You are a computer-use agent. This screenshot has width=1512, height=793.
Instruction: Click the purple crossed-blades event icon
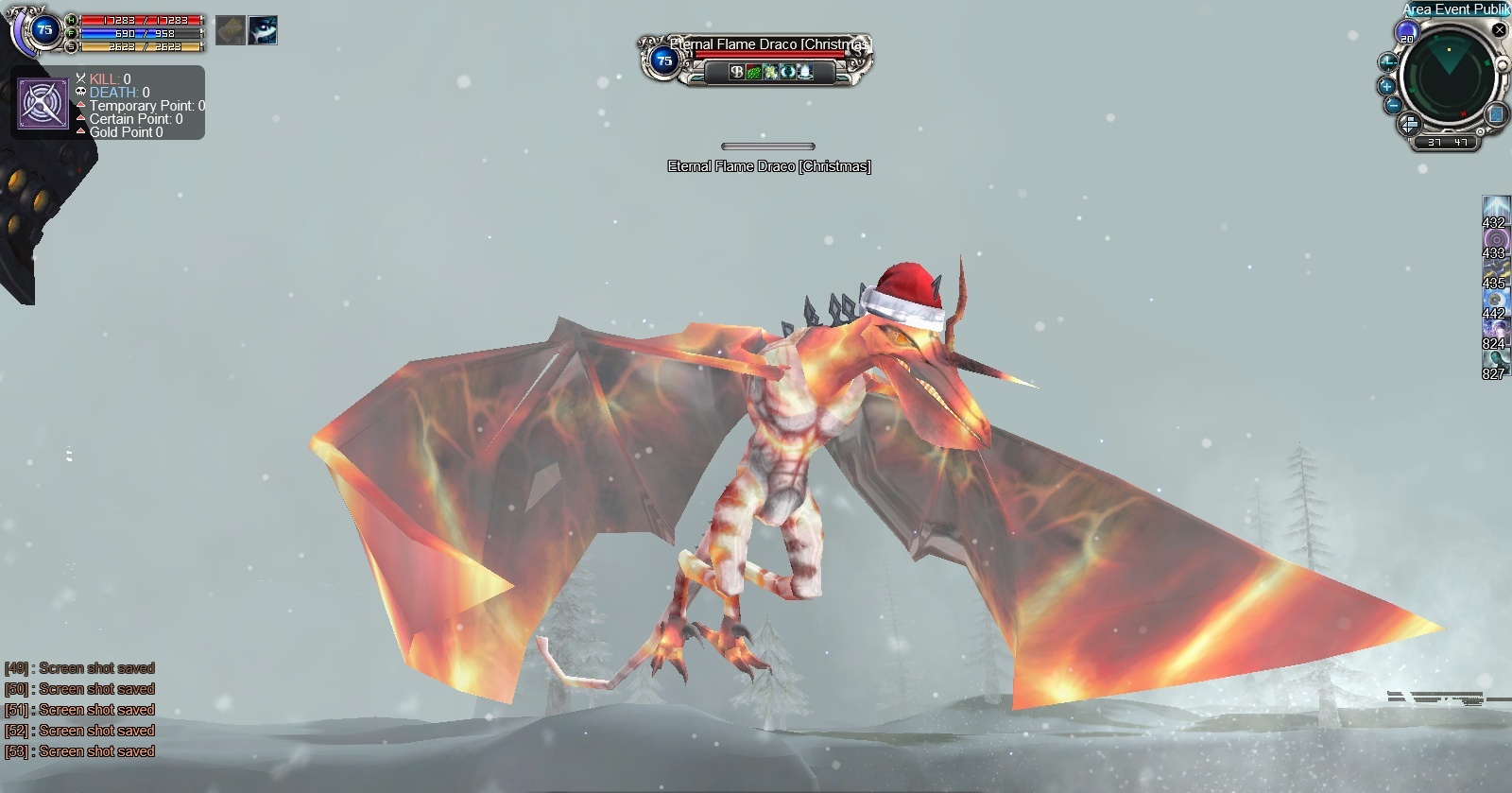tap(43, 103)
